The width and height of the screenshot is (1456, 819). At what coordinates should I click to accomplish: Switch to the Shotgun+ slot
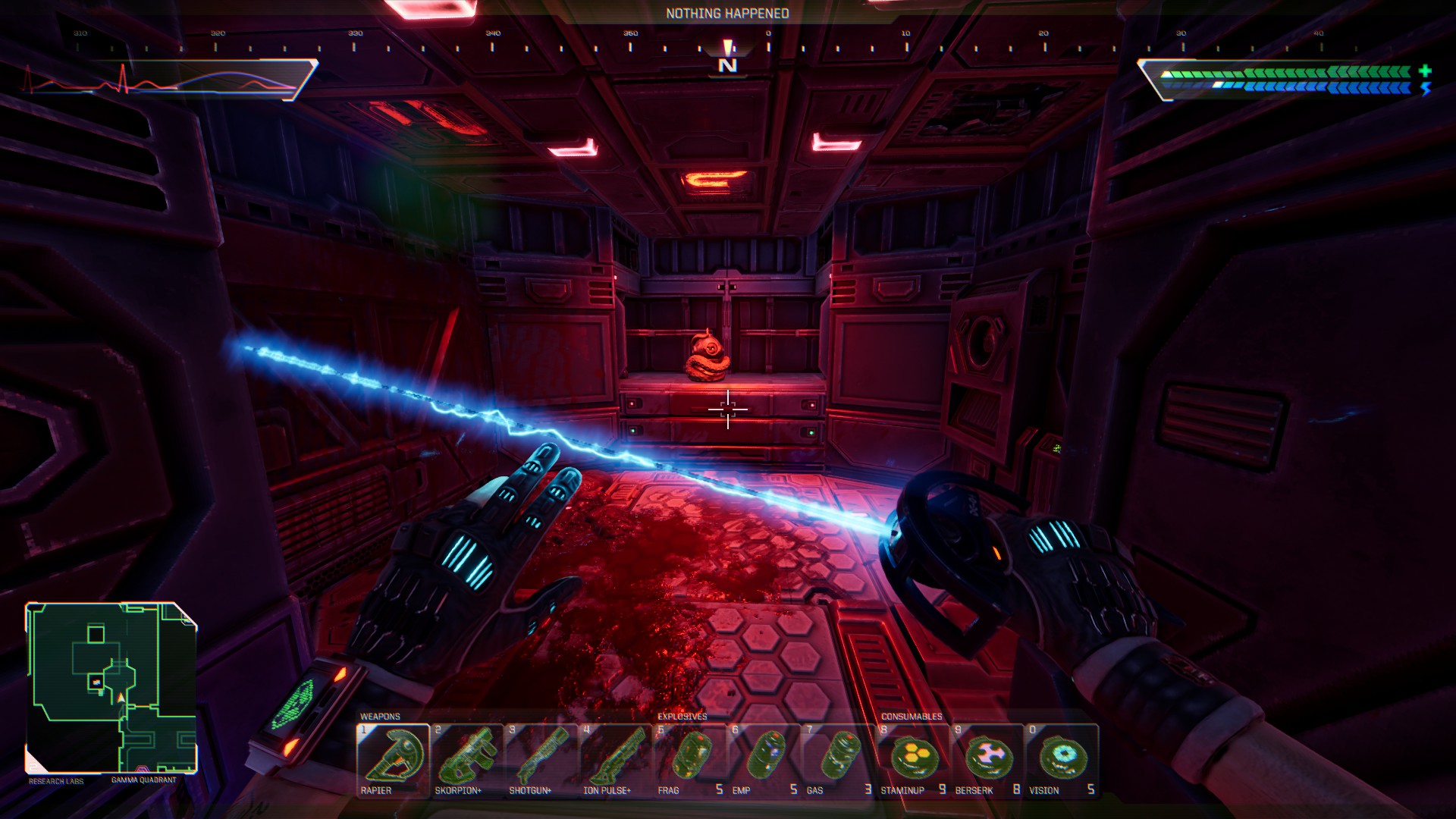pos(541,759)
